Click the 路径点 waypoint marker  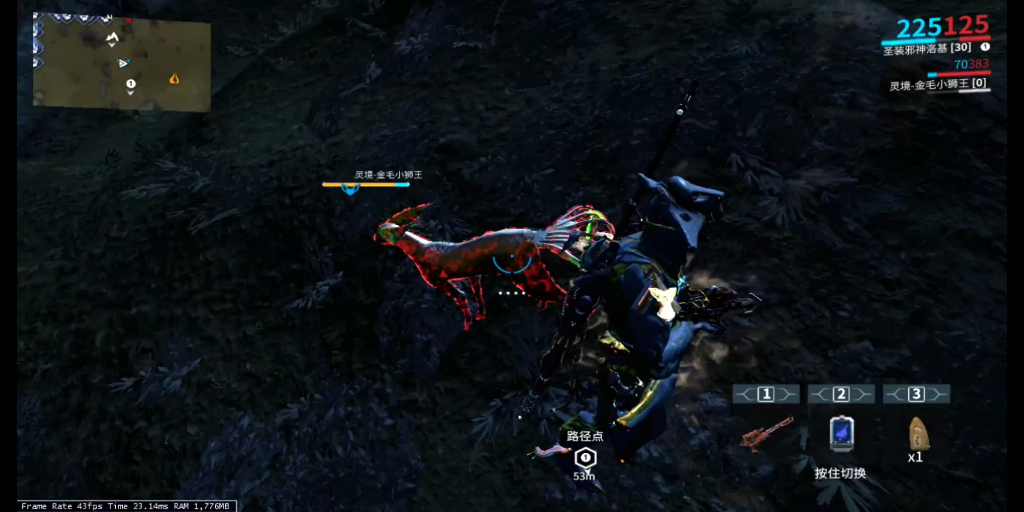pos(586,457)
